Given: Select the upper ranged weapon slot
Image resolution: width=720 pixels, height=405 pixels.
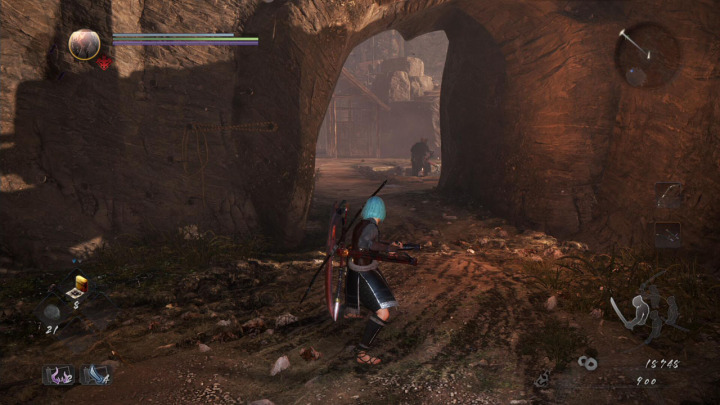Looking at the screenshot, I should tap(667, 196).
